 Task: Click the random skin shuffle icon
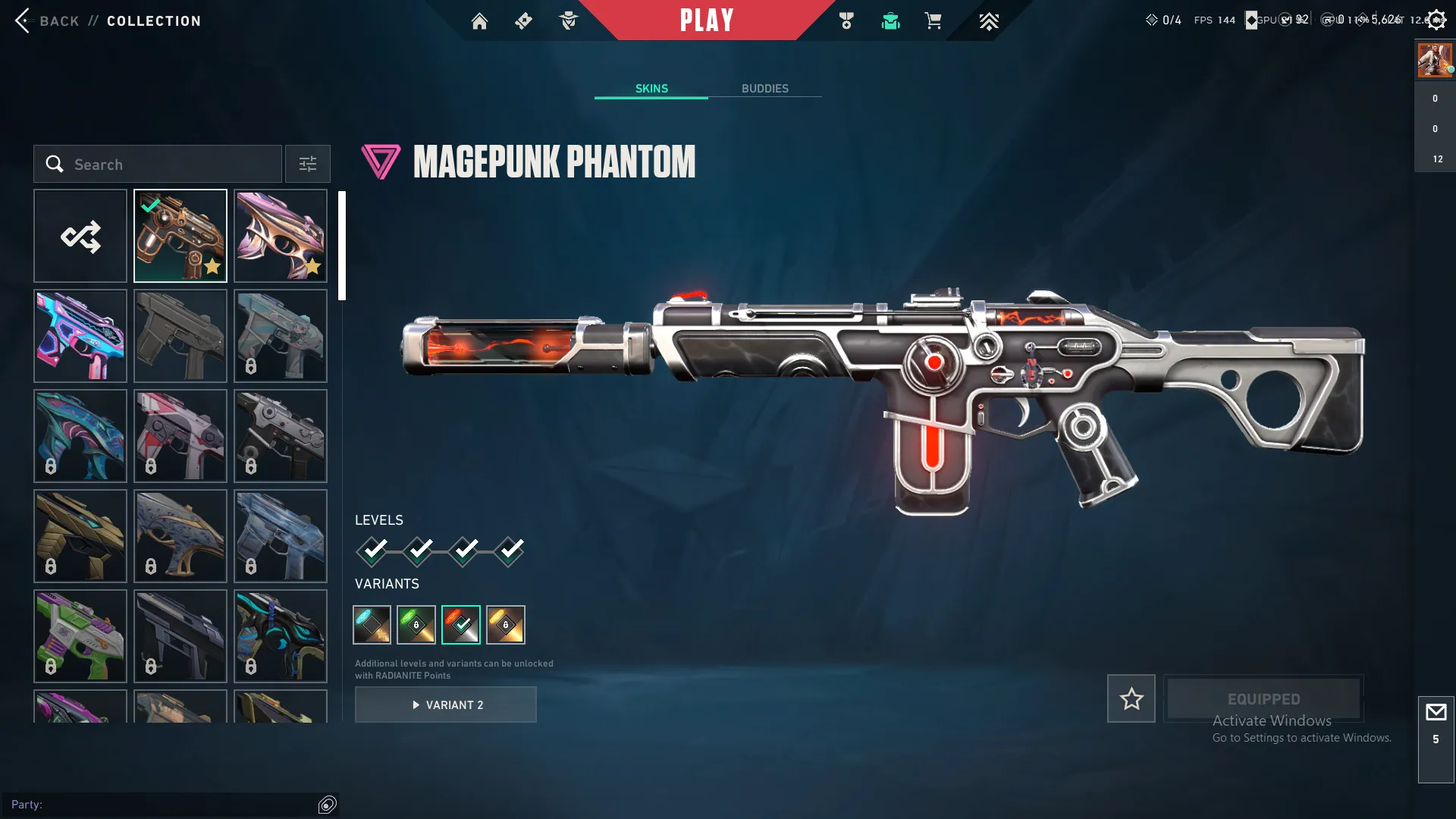tap(80, 236)
